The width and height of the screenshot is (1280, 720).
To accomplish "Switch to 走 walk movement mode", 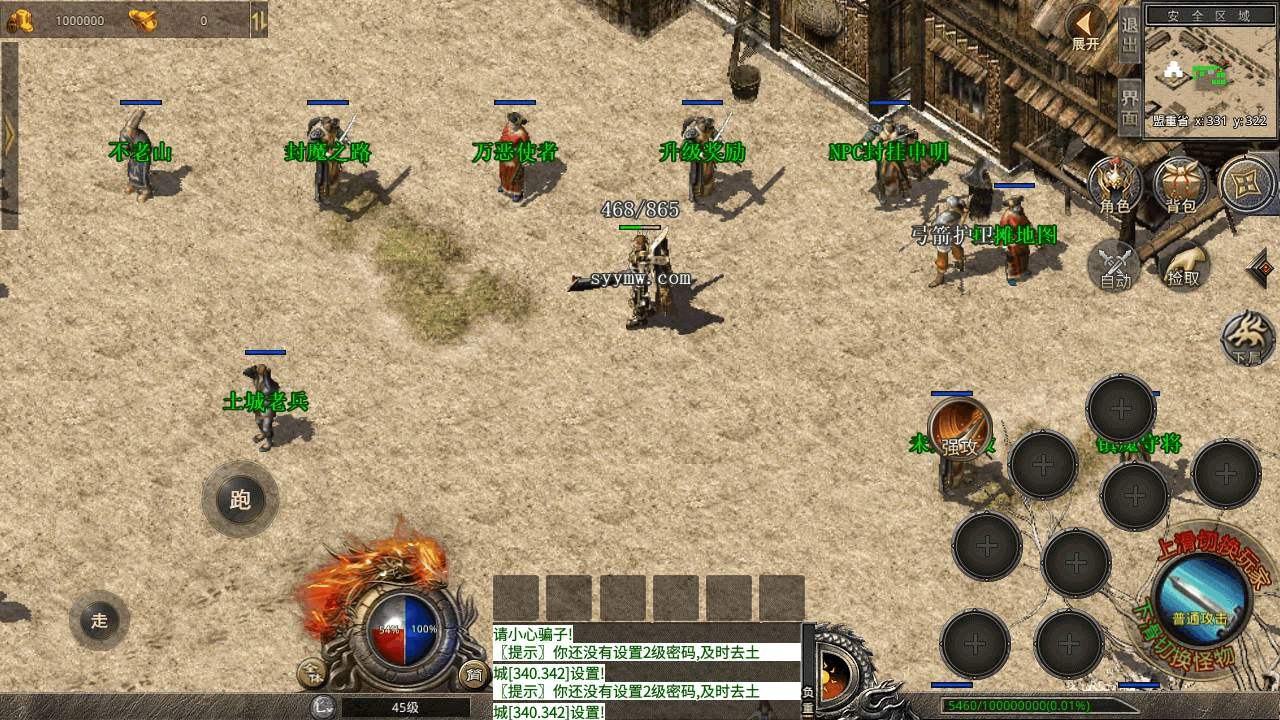I will [x=99, y=620].
